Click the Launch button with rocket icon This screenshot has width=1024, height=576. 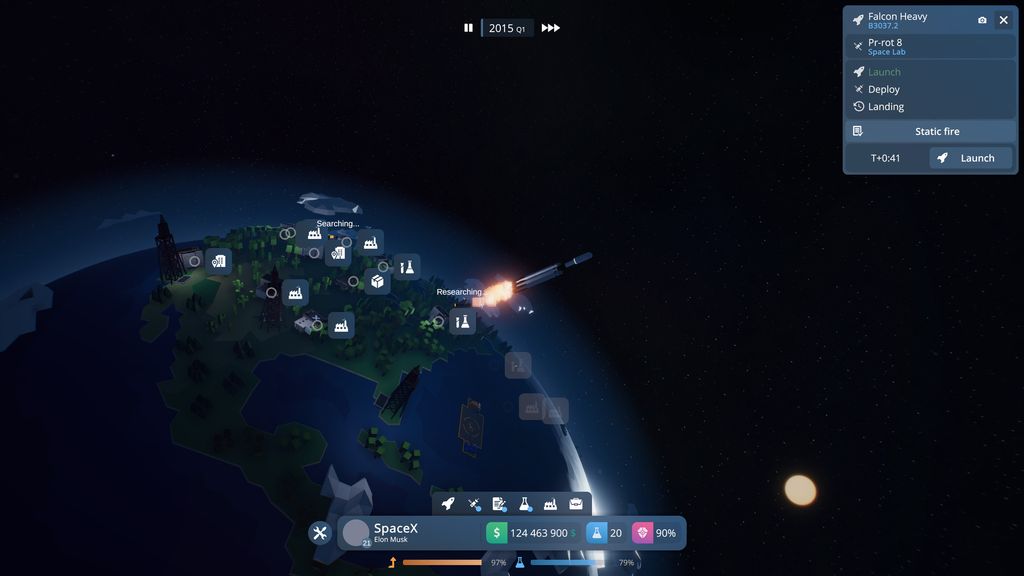(970, 158)
